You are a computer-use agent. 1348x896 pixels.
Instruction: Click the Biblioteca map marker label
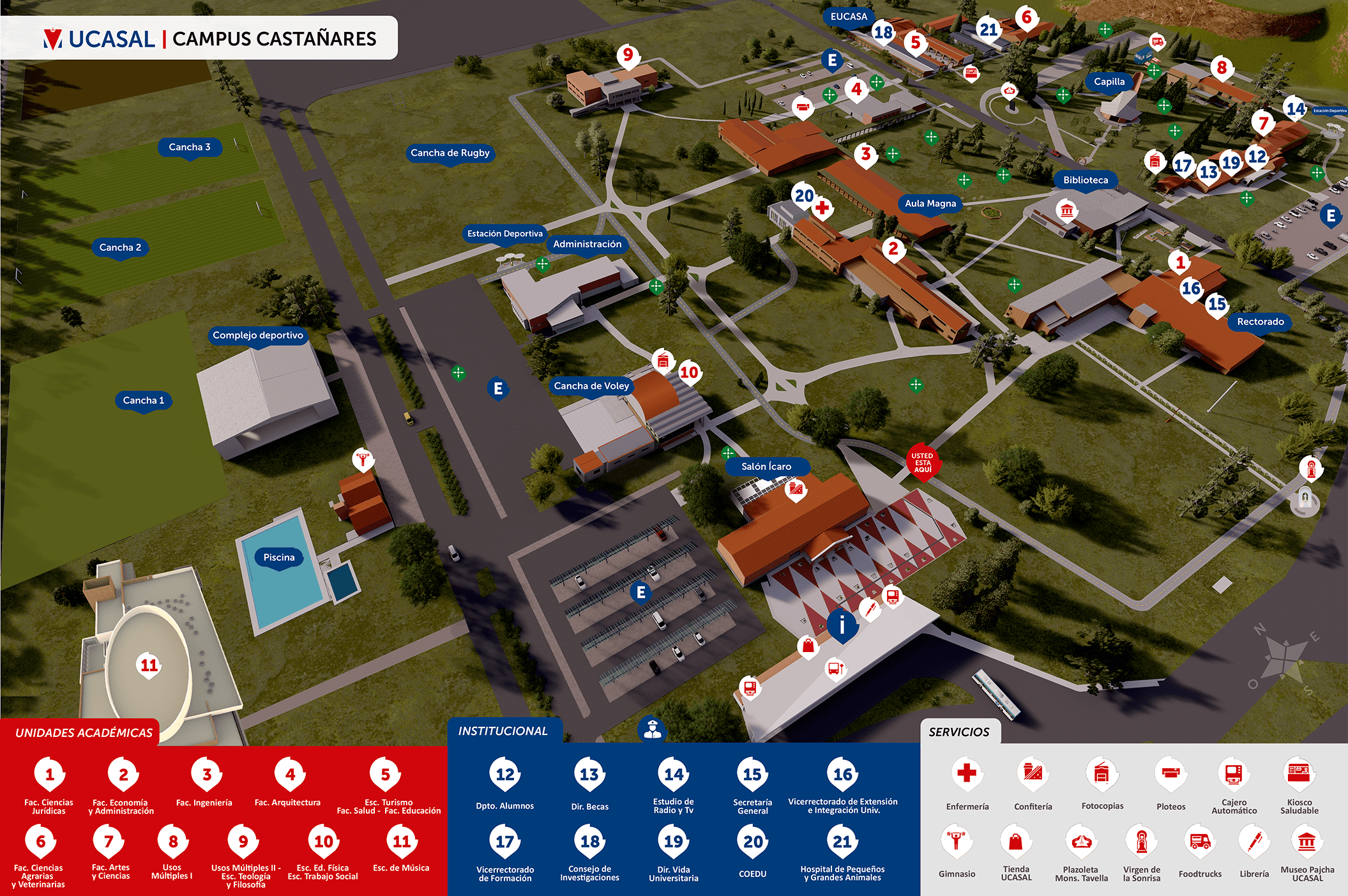pos(1086,180)
